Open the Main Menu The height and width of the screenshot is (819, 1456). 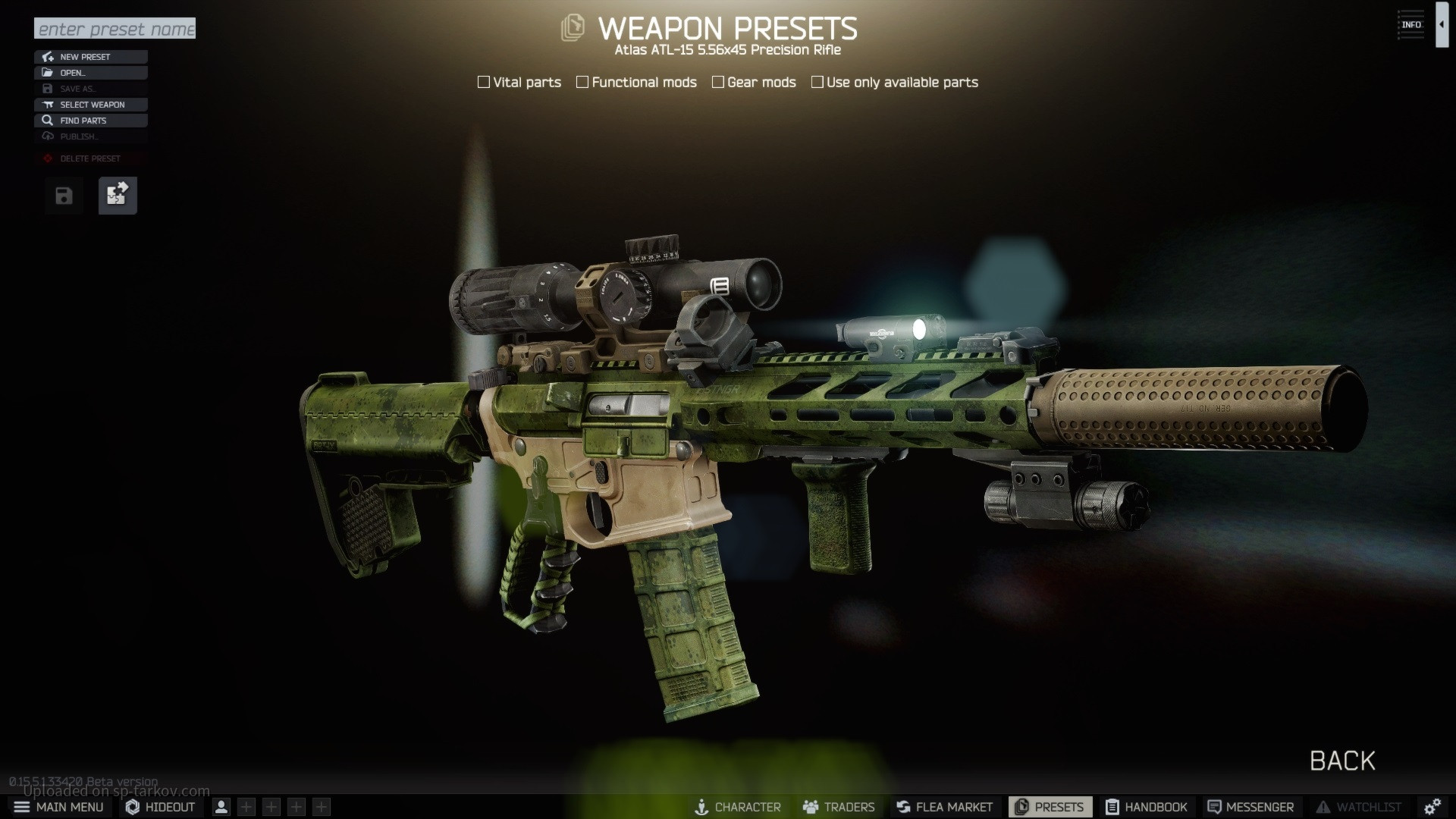(x=58, y=807)
